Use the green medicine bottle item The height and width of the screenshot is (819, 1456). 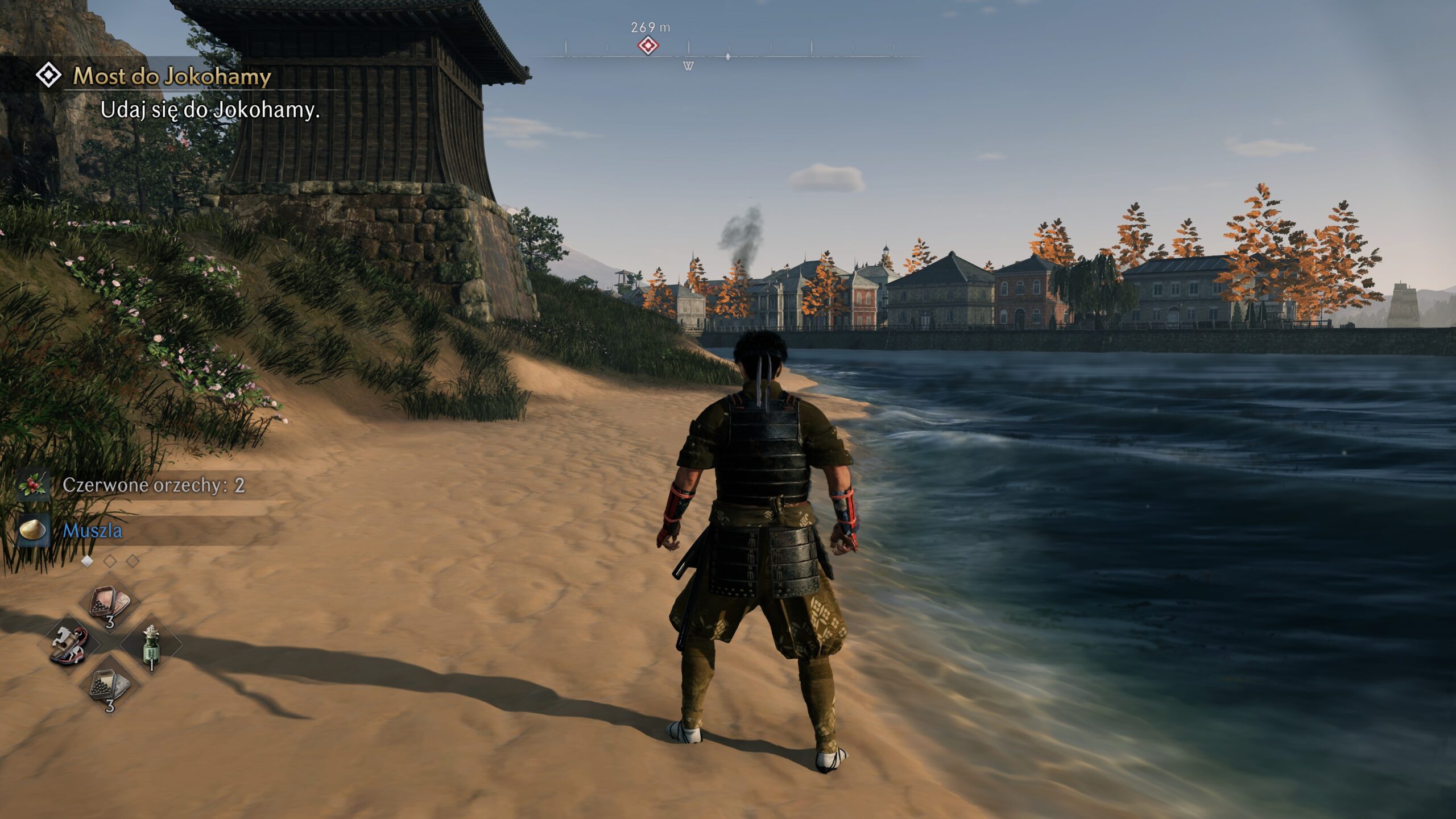[x=151, y=645]
